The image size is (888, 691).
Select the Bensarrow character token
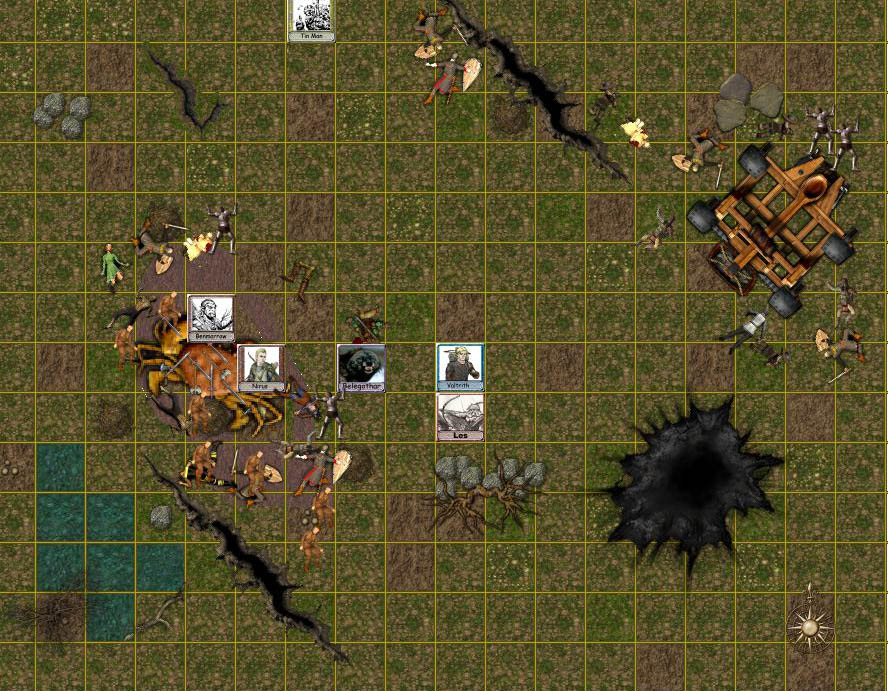[x=210, y=318]
